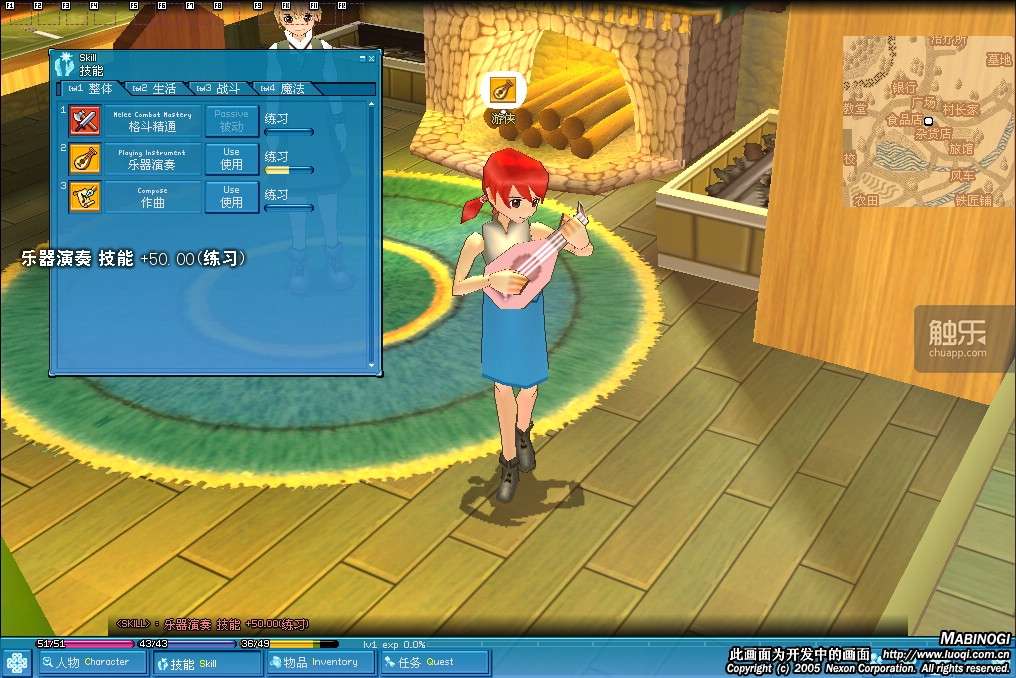
Task: Select the Compose scroll icon
Action: coord(84,197)
